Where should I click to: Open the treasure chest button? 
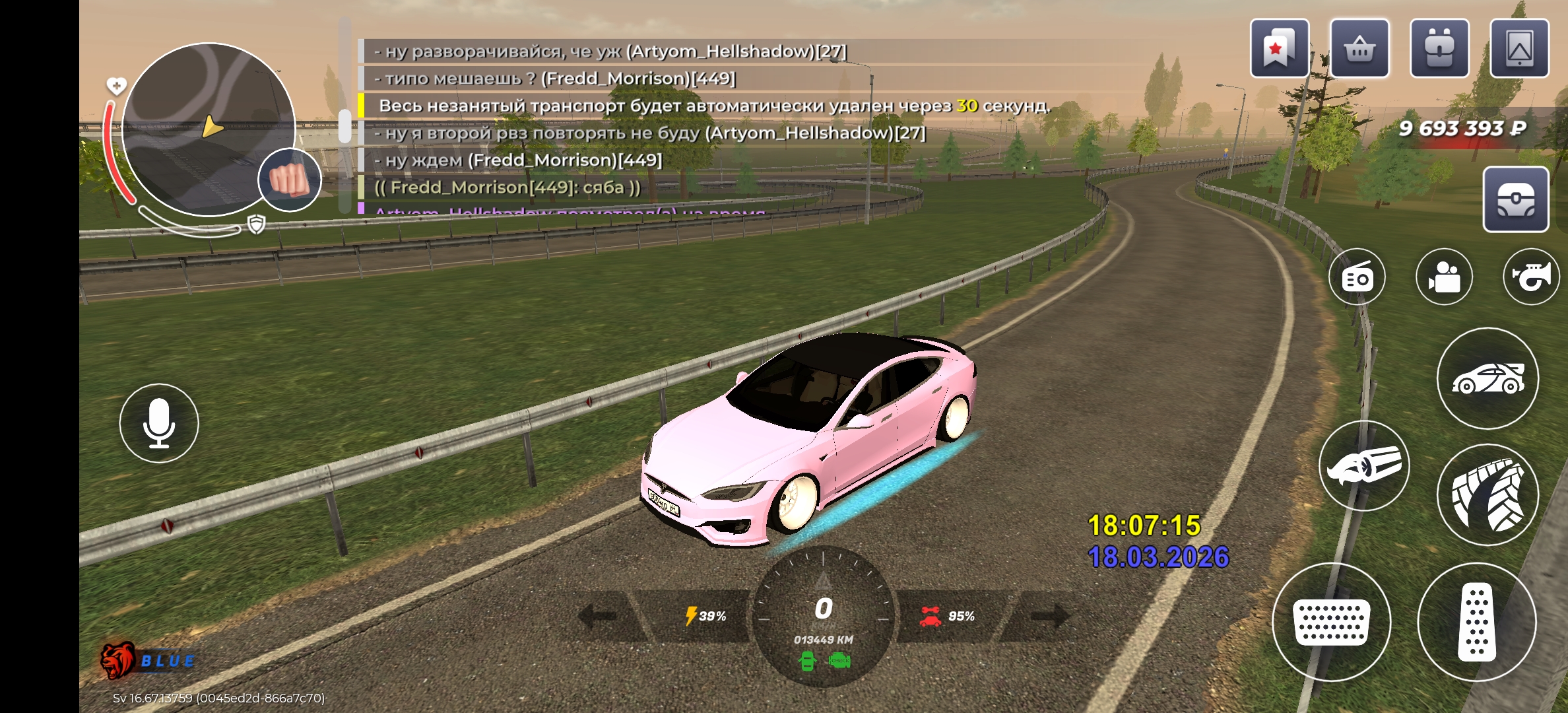tap(1515, 199)
